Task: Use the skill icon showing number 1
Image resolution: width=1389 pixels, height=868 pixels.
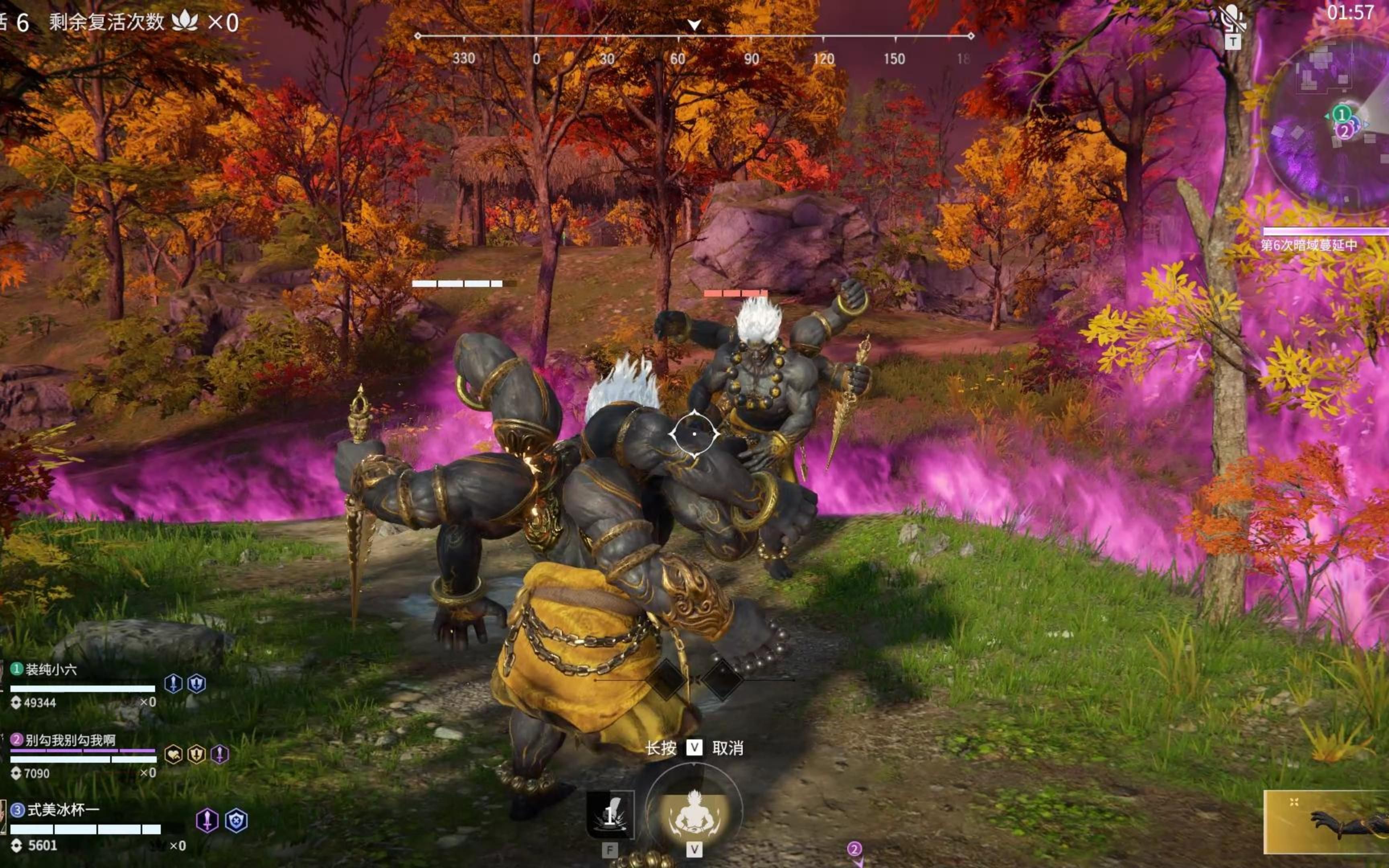Action: [610, 814]
